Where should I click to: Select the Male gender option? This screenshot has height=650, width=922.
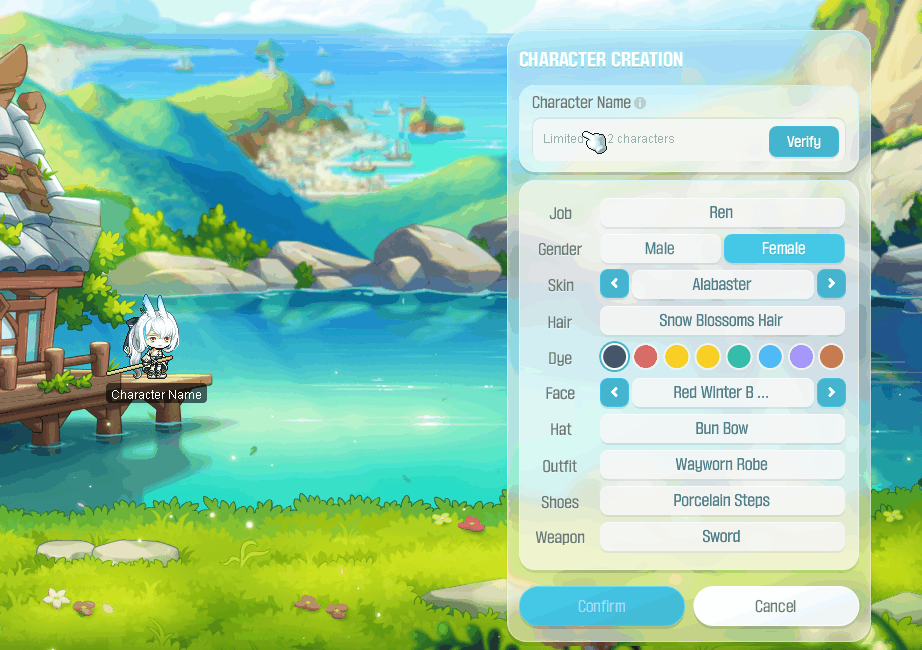(x=659, y=248)
